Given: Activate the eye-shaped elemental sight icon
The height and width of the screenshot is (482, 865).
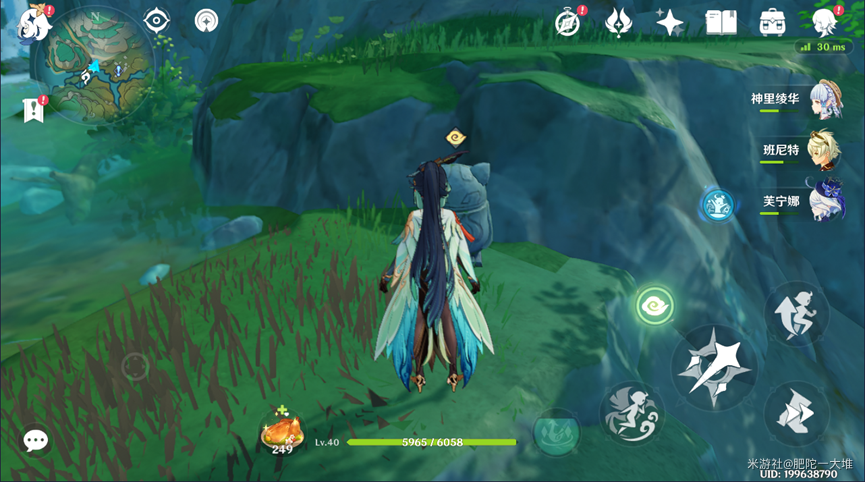Looking at the screenshot, I should pyautogui.click(x=157, y=21).
